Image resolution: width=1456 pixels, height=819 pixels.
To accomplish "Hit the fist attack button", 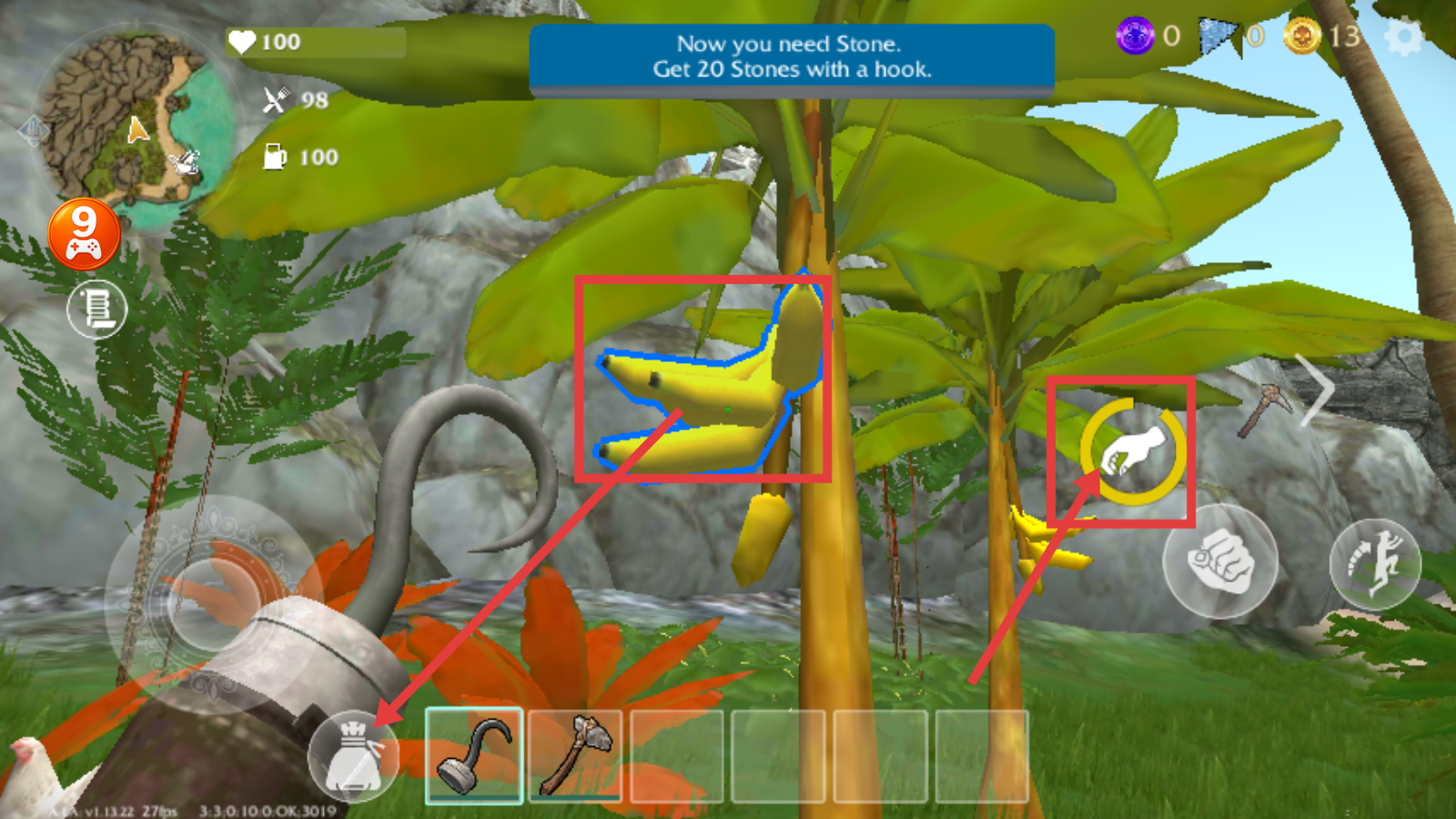I will tap(1219, 561).
